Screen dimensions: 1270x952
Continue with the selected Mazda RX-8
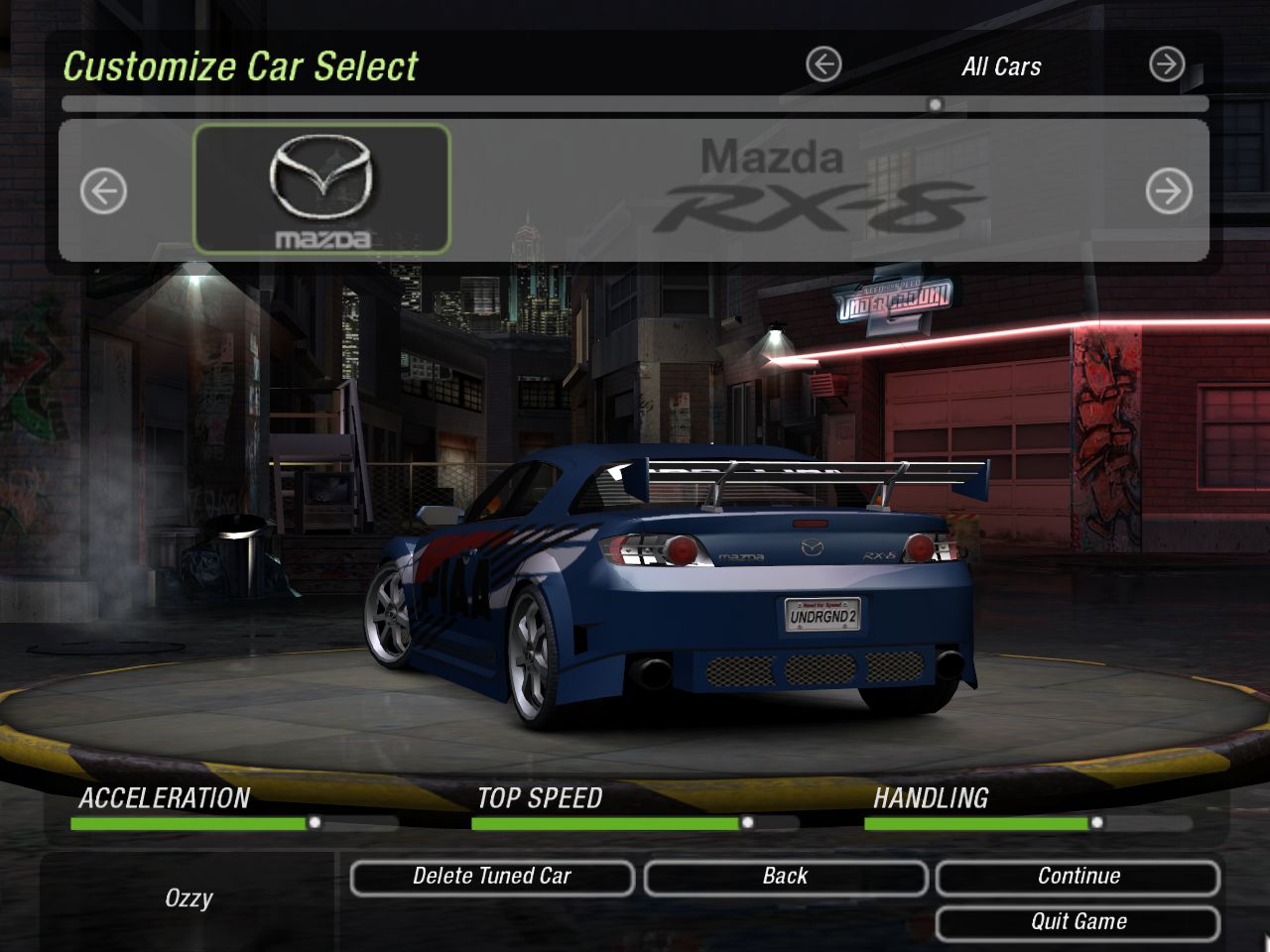point(1078,877)
